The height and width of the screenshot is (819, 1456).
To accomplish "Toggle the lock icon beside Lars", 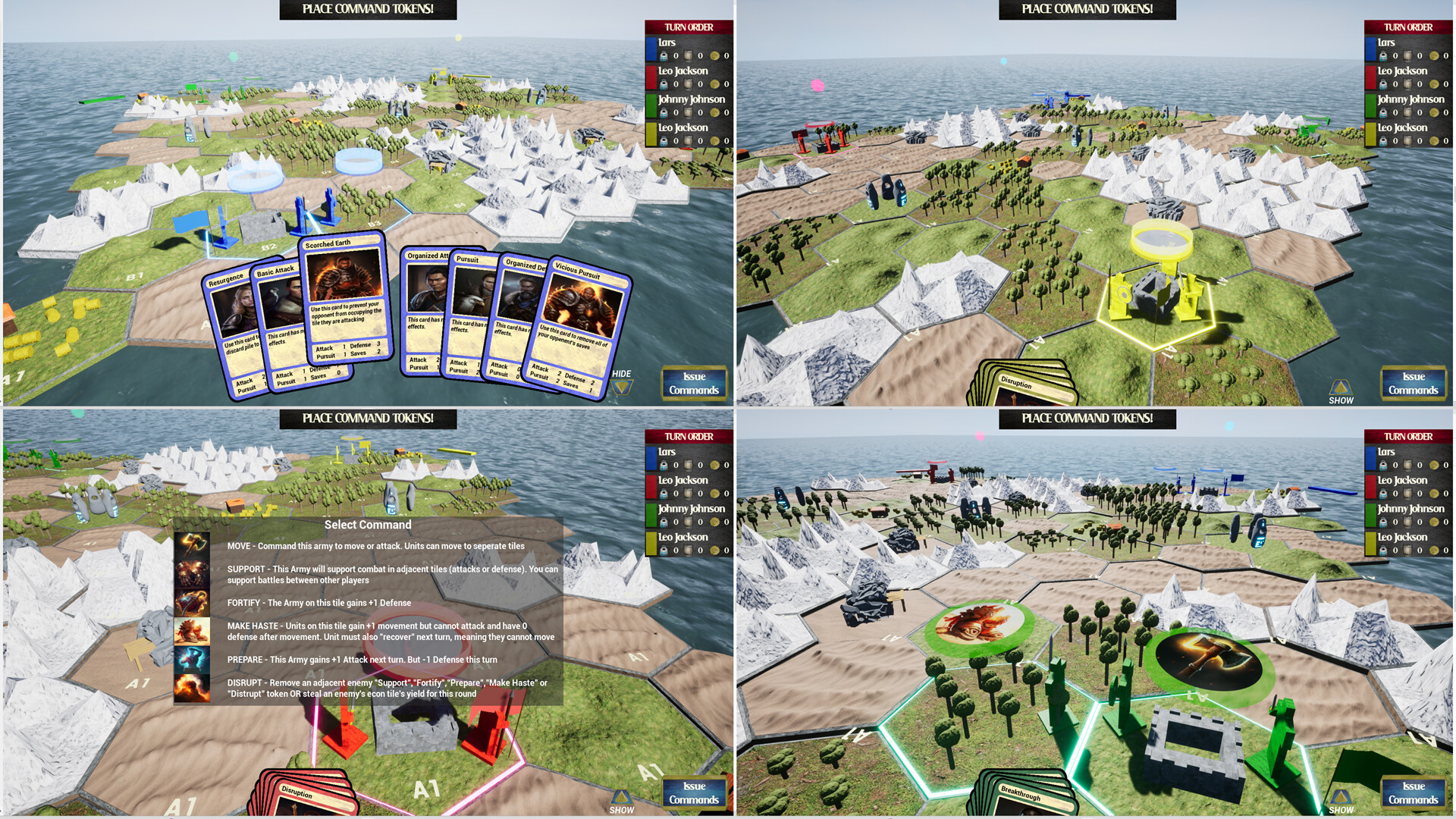I will click(662, 56).
